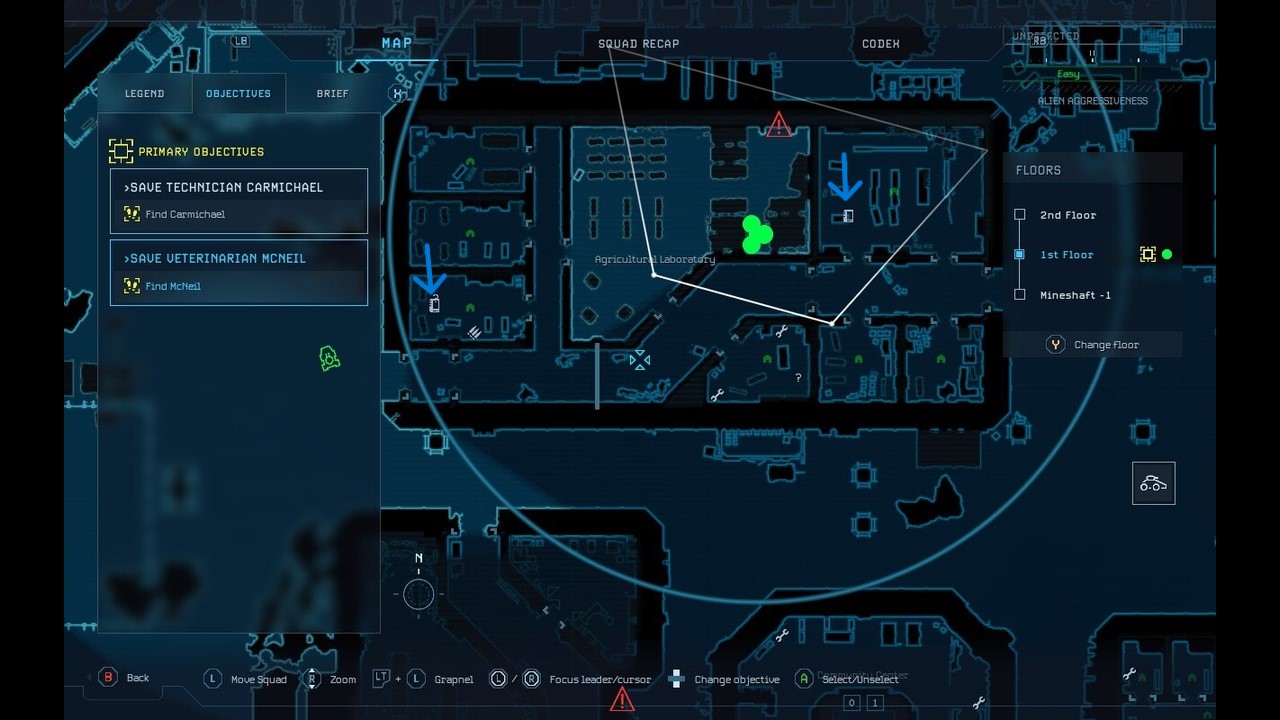This screenshot has width=1280, height=720.
Task: Collapse the Primary Objectives section
Action: [121, 151]
